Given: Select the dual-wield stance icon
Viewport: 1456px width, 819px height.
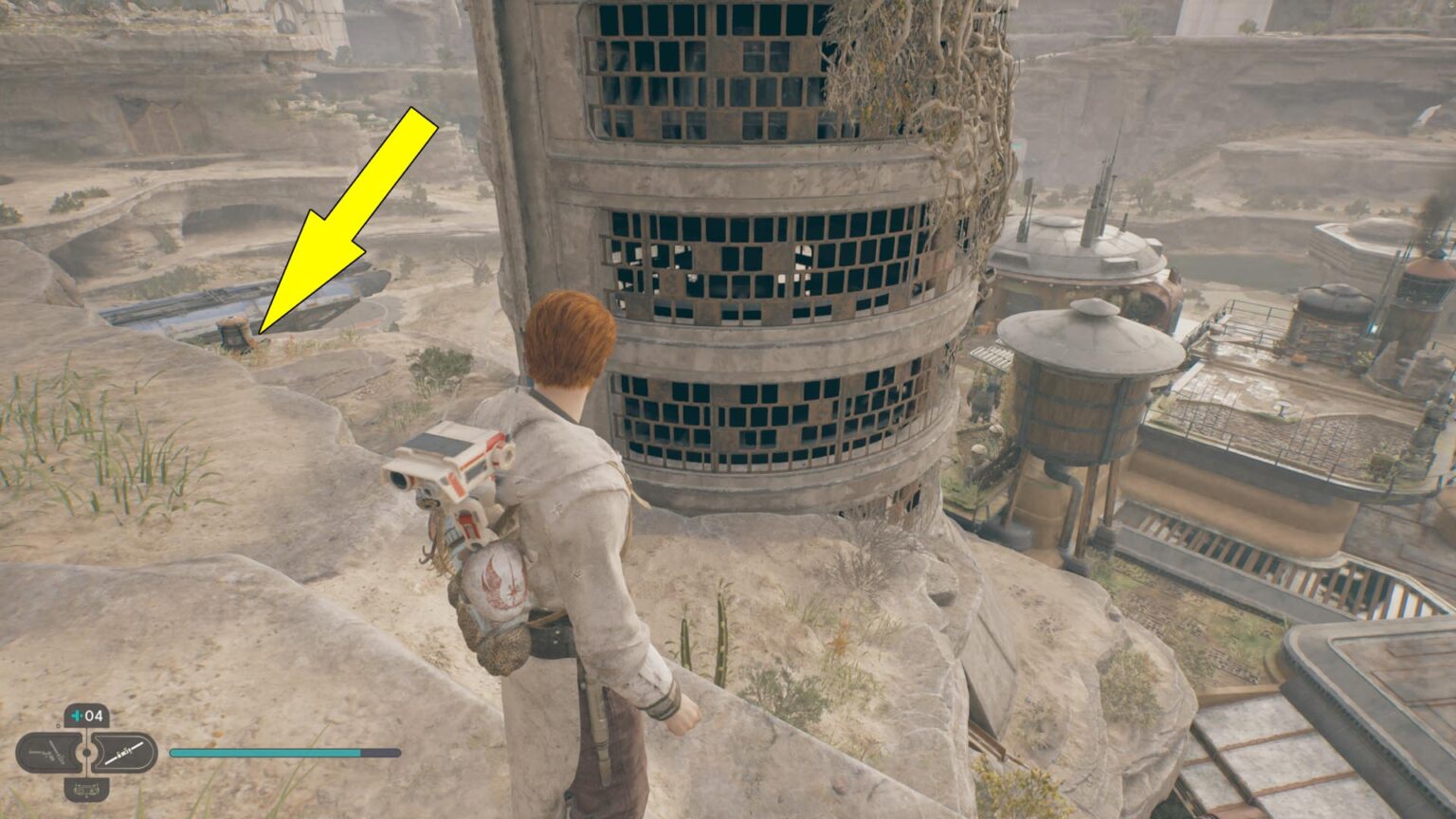Looking at the screenshot, I should pos(48,751).
